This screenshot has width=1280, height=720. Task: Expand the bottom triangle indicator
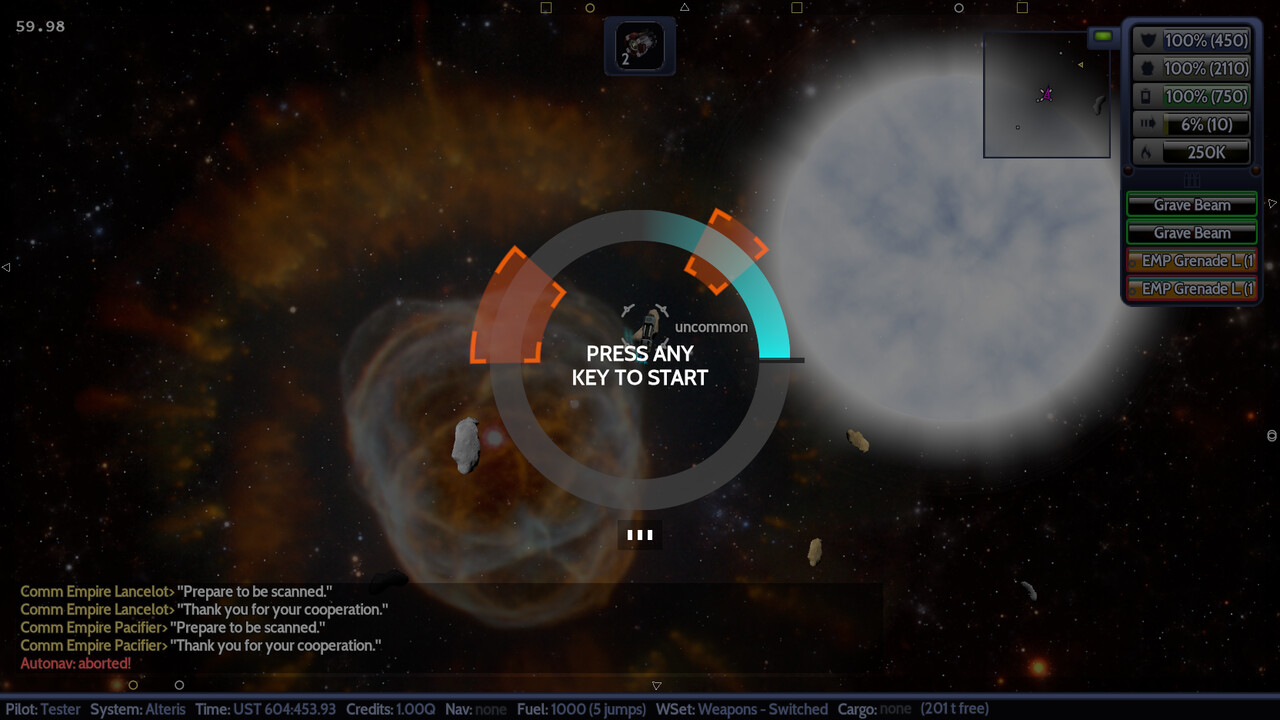tap(656, 685)
